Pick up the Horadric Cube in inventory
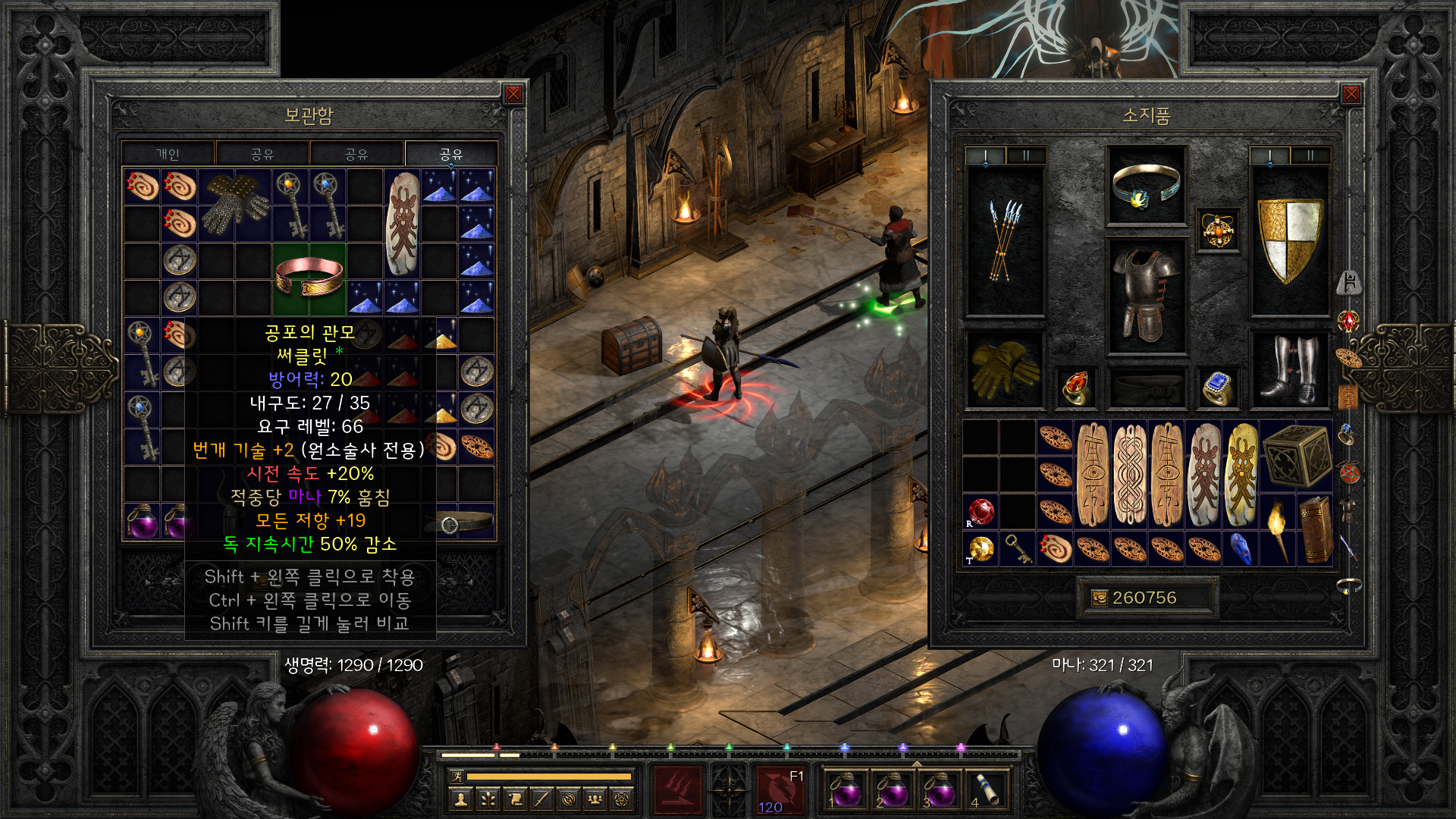1456x819 pixels. coord(1297,455)
